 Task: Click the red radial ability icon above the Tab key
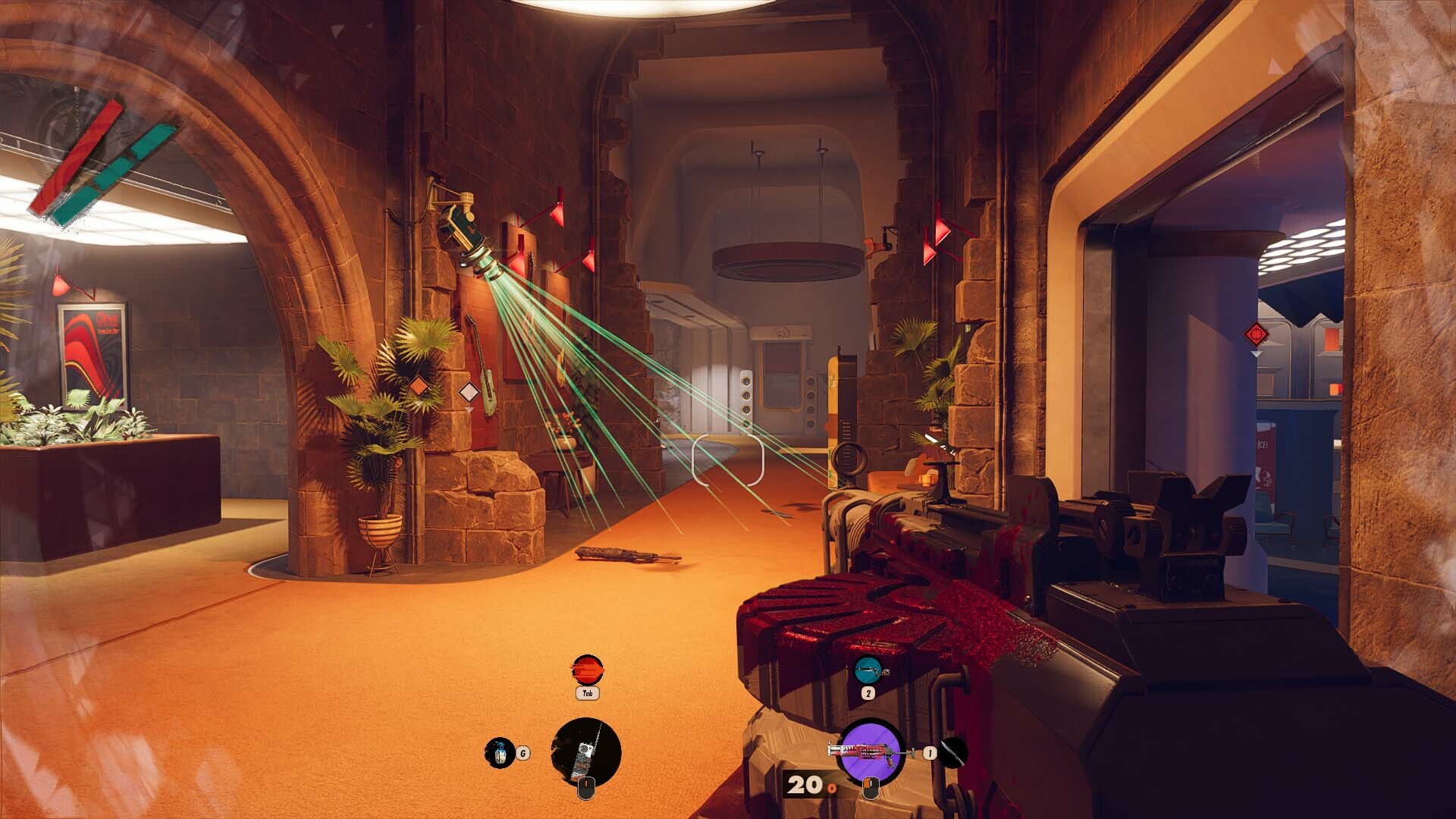click(586, 671)
